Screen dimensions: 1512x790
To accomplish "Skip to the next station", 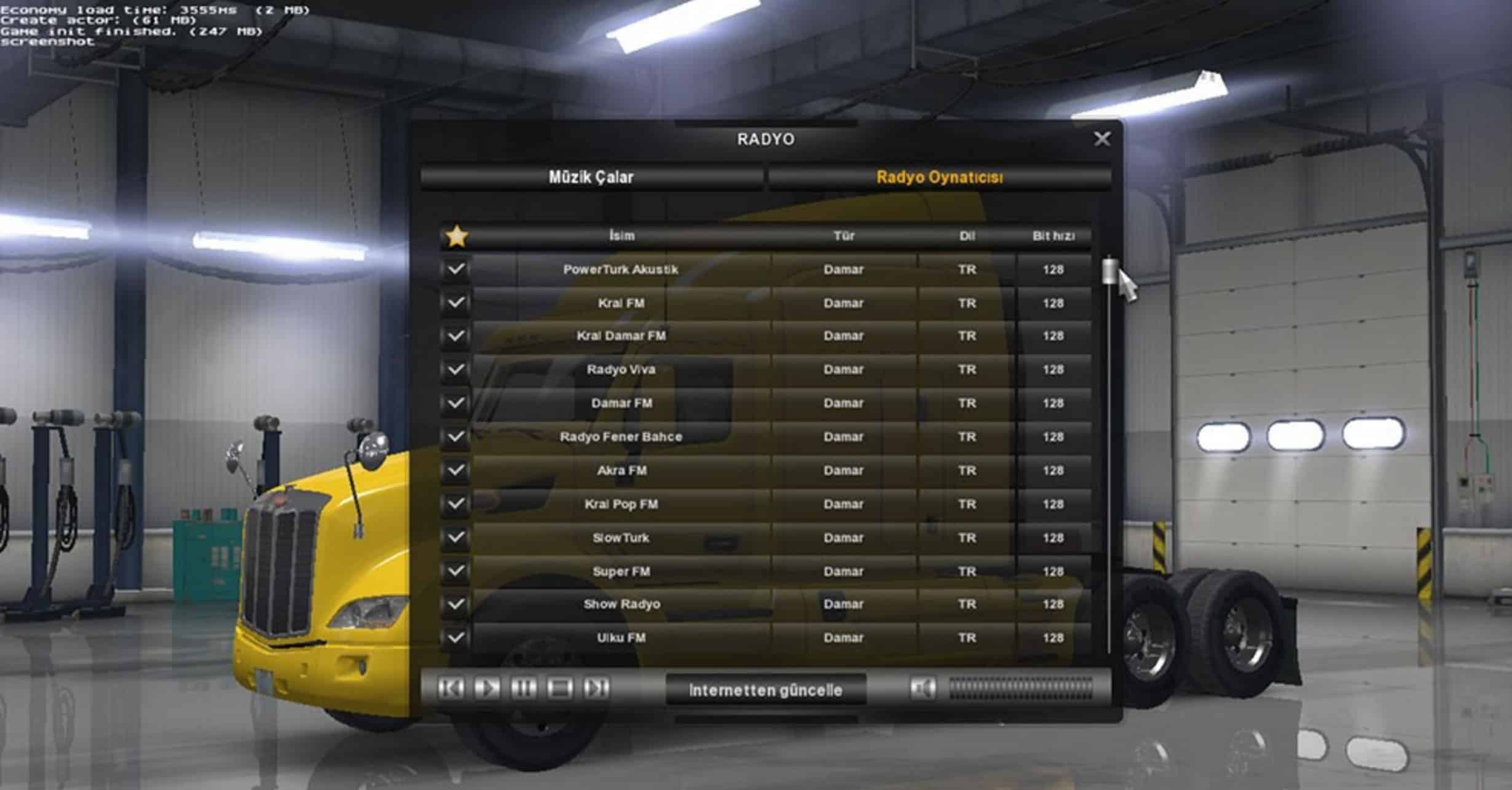I will tap(596, 689).
